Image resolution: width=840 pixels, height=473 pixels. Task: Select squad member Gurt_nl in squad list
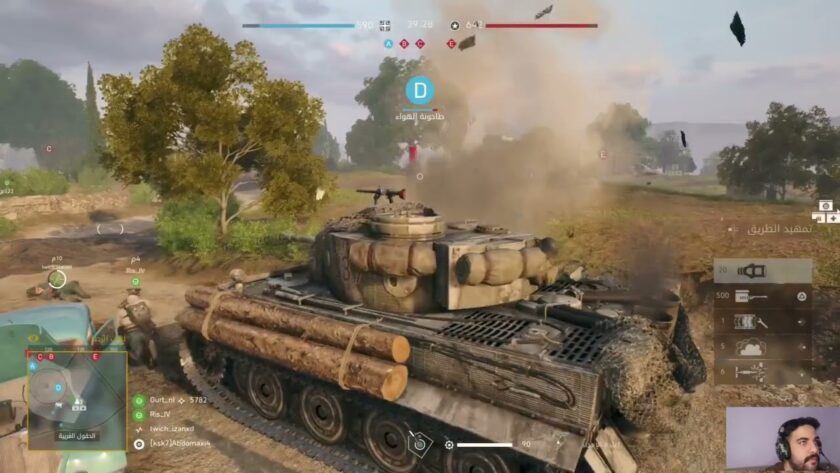(x=160, y=400)
